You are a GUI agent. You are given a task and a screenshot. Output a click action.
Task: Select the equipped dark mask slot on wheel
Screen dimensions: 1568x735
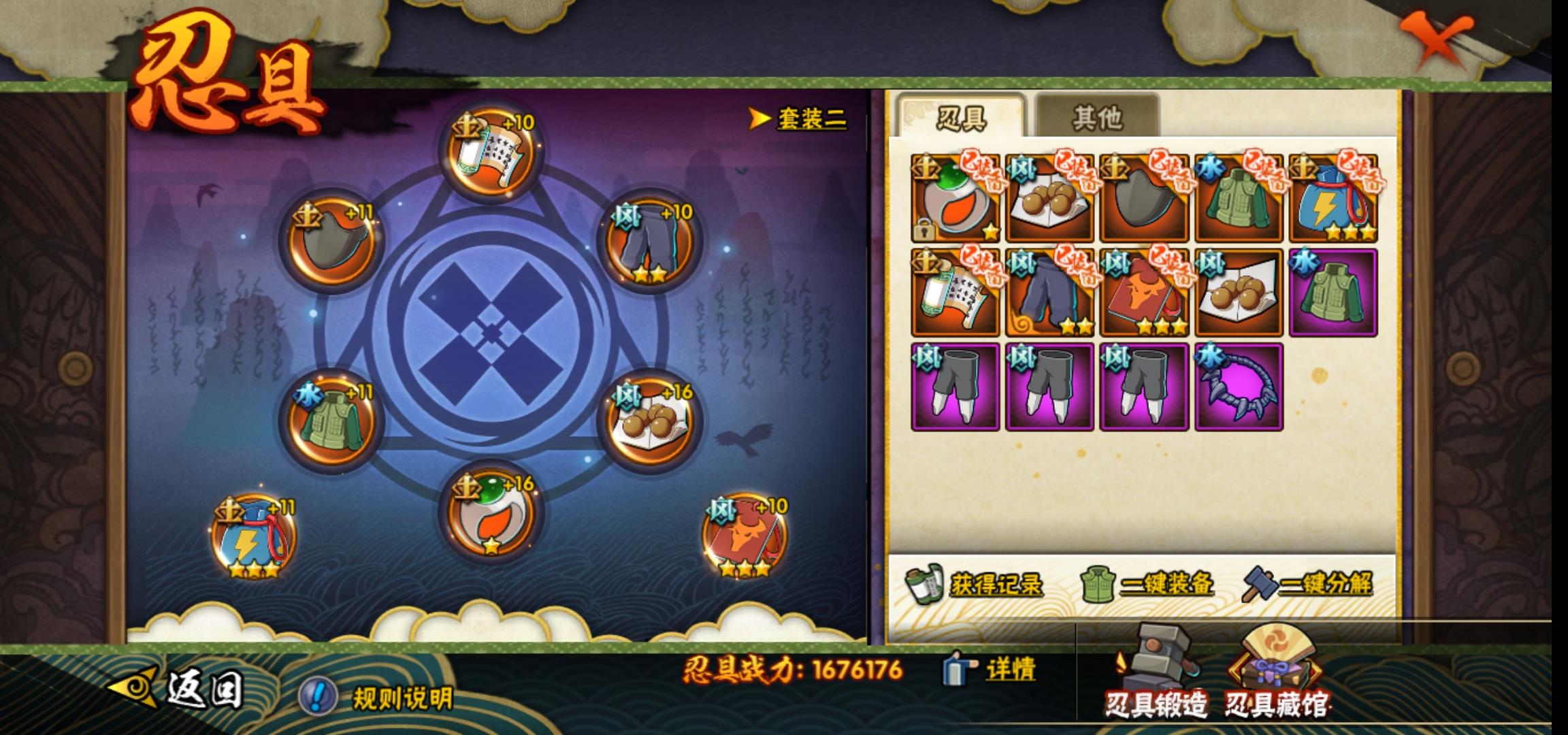tap(331, 243)
